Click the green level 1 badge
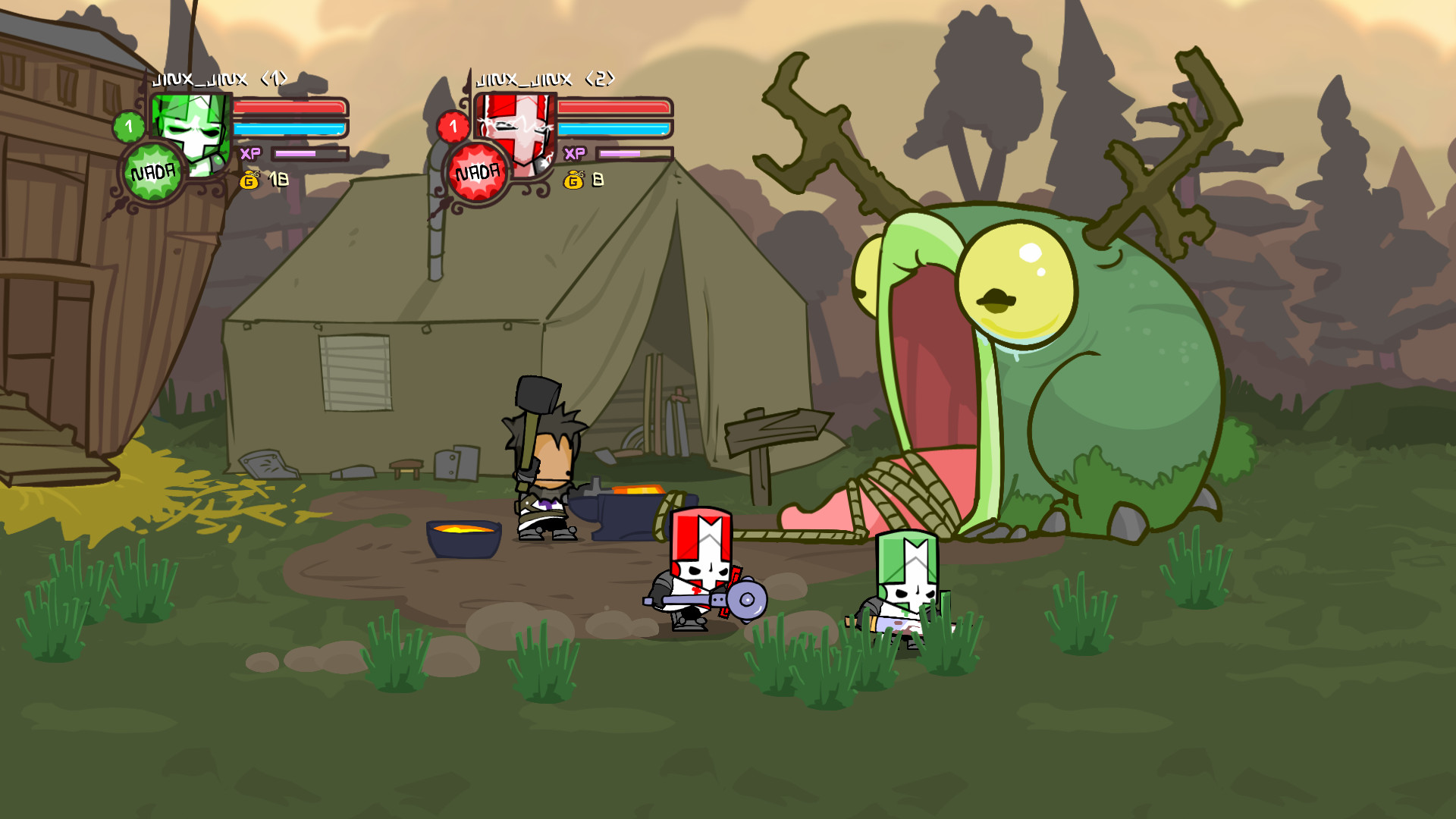The image size is (1456, 819). (x=129, y=127)
